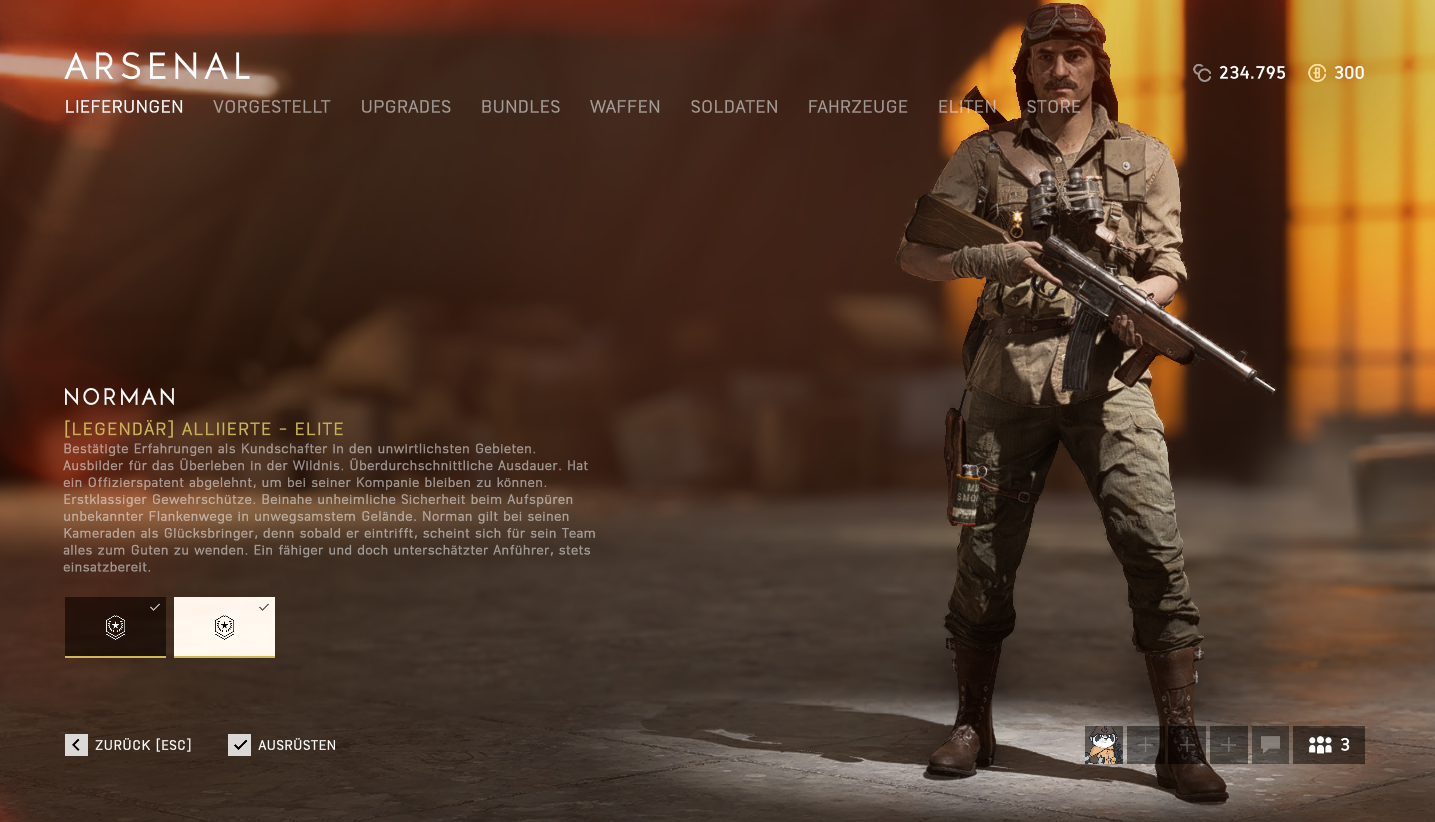Click the player avatar portrait
The image size is (1435, 822).
pyautogui.click(x=1104, y=745)
